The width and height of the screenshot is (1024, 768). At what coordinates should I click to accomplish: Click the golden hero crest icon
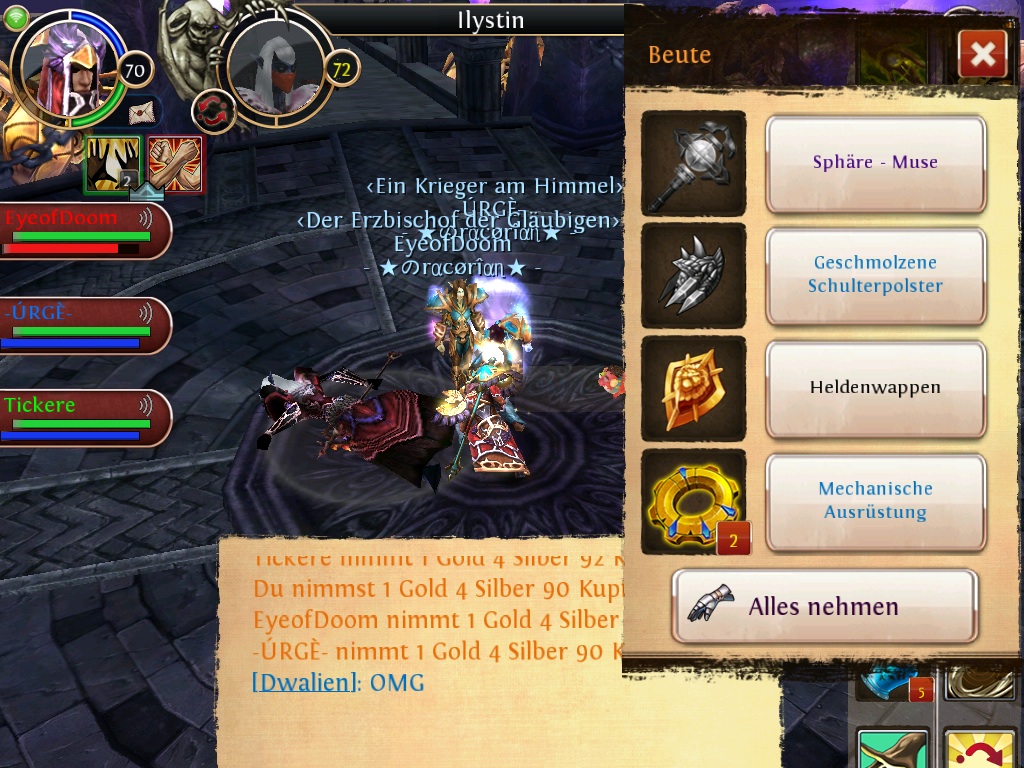[693, 388]
